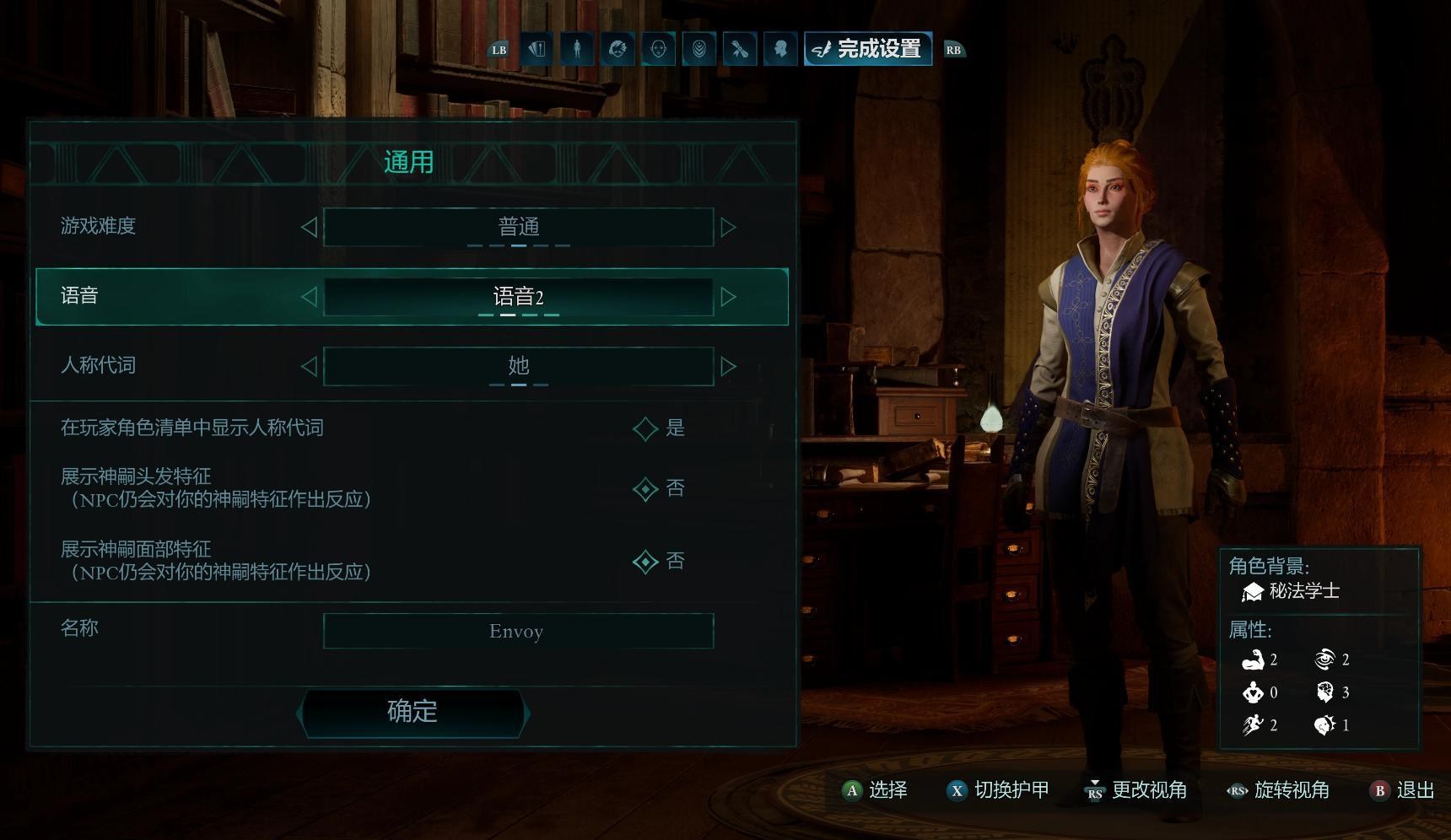Viewport: 1451px width, 840px height.
Task: Select next 语音 voice option
Action: pos(728,297)
